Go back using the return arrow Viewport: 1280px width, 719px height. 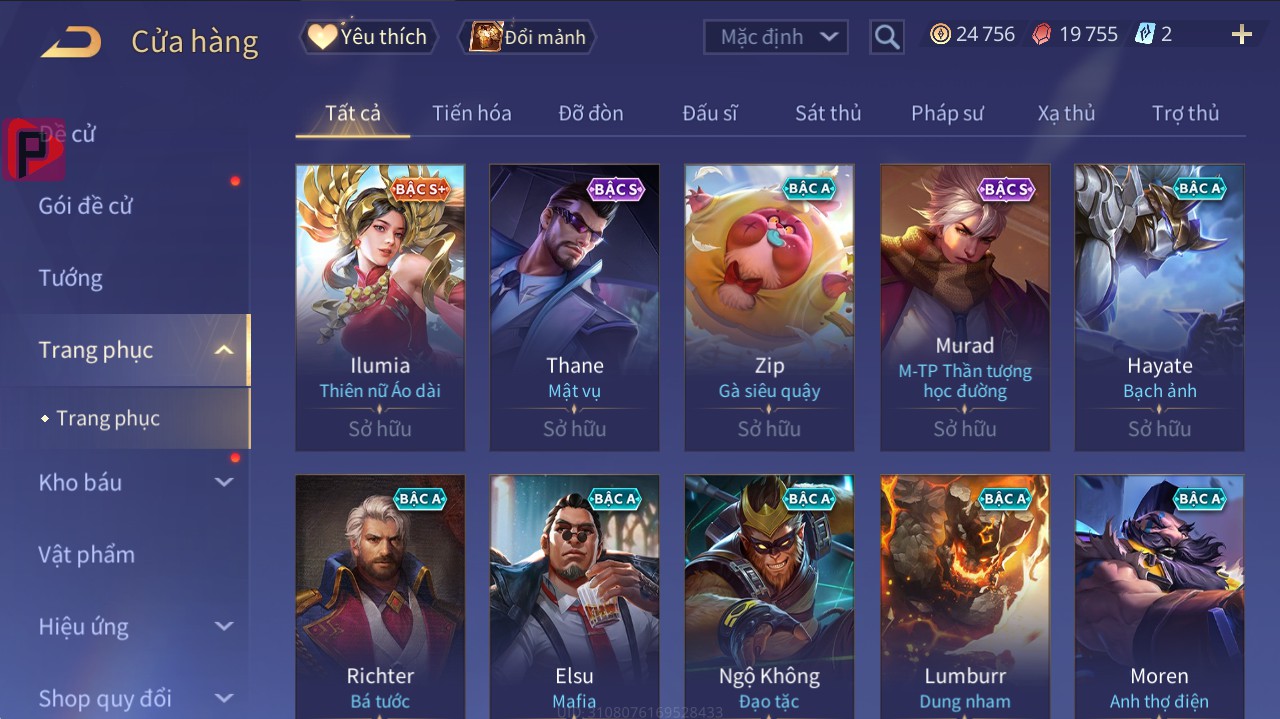pos(71,41)
